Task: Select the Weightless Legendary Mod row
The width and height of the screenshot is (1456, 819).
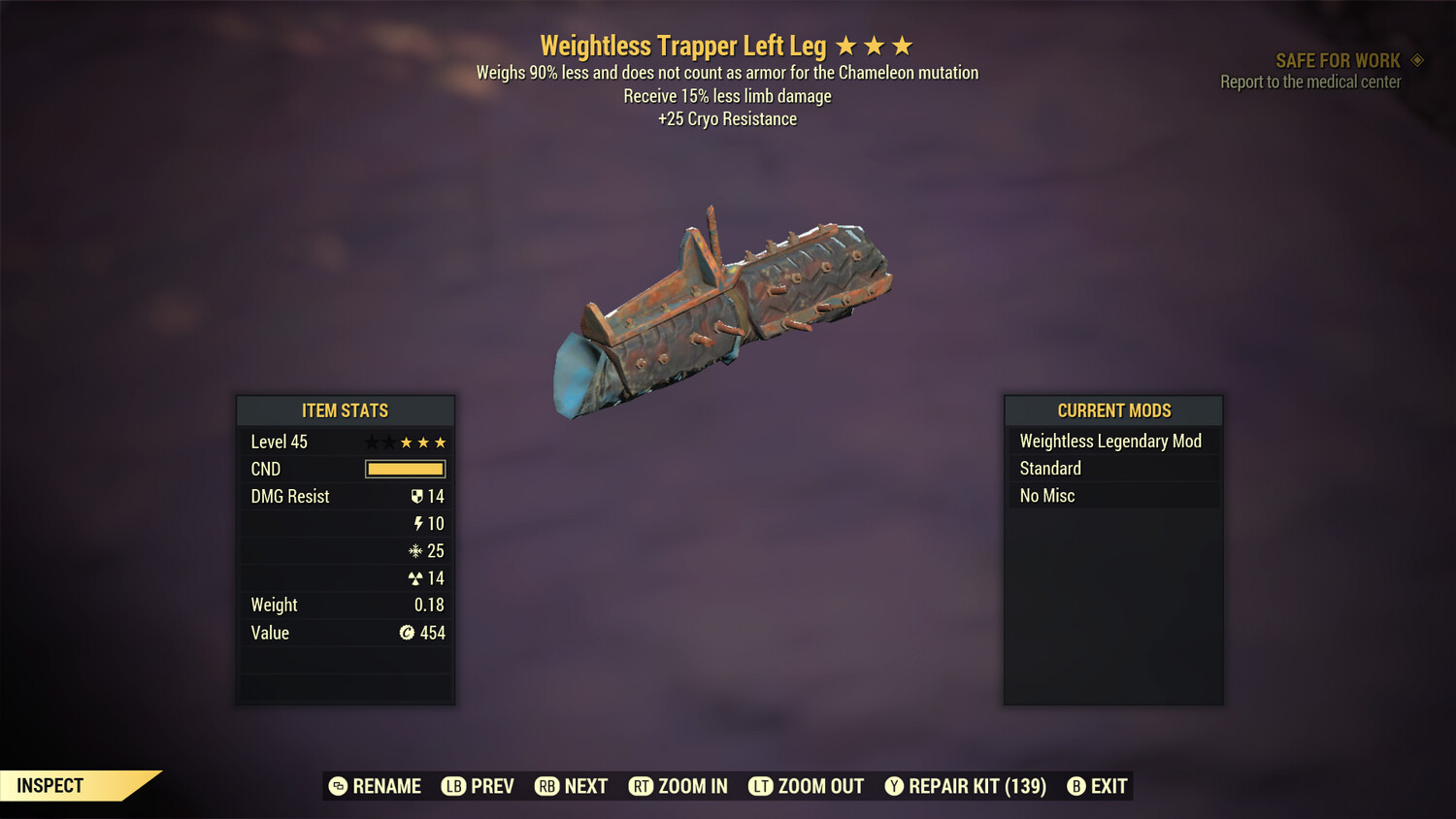Action: tap(1110, 442)
